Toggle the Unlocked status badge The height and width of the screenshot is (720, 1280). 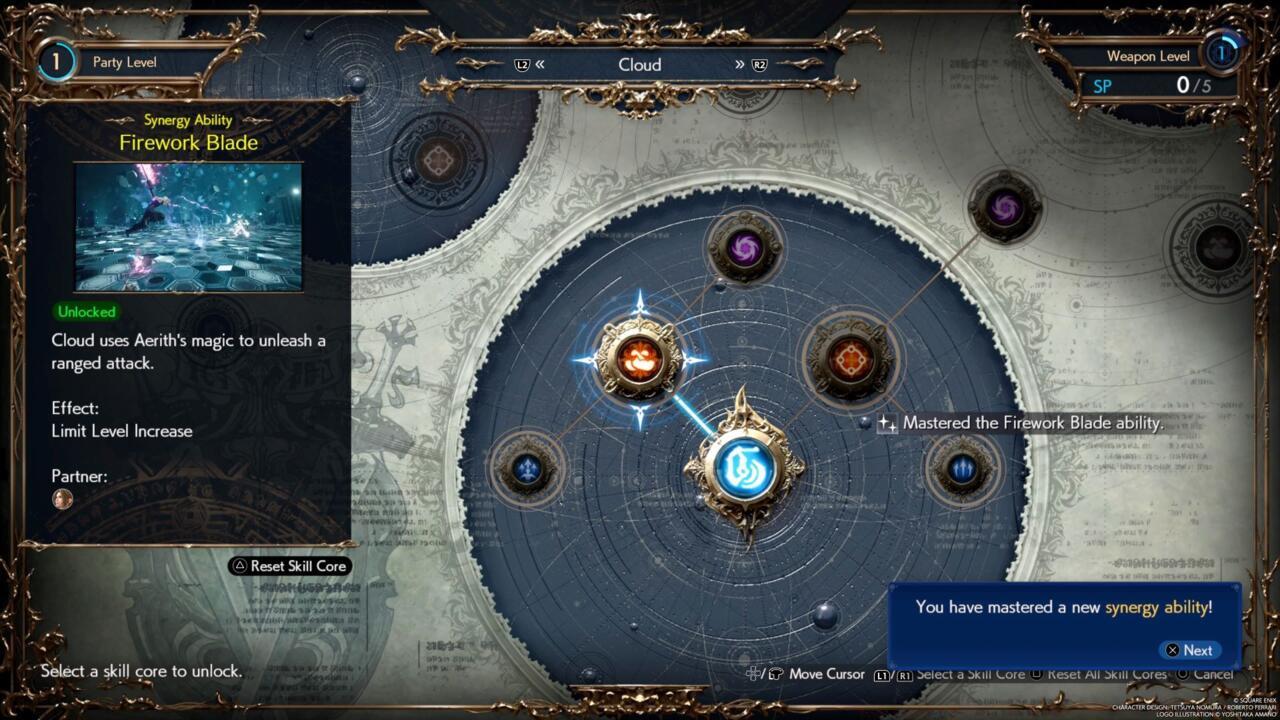(x=86, y=312)
